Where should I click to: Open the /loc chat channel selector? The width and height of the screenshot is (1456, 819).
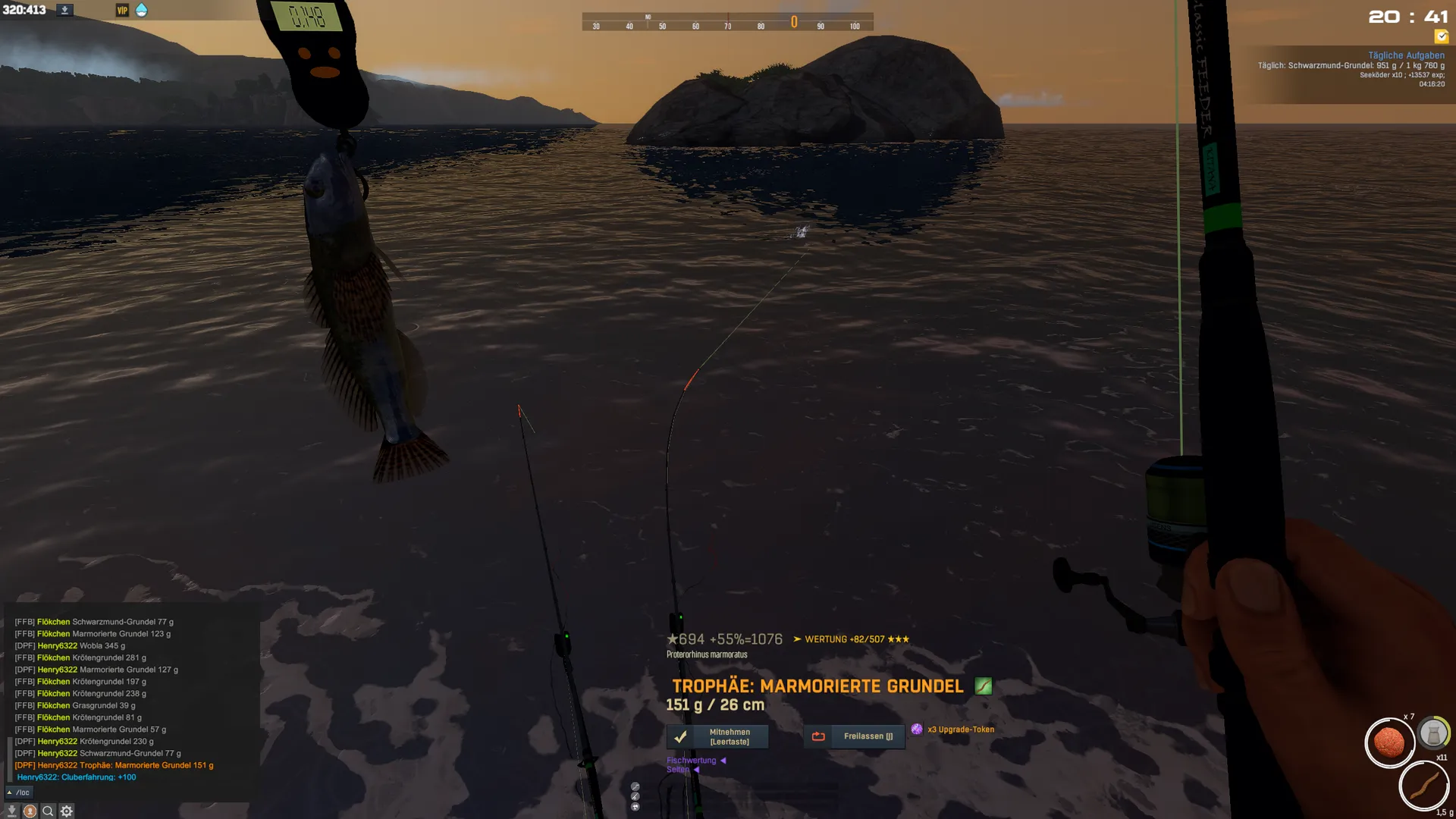coord(18,792)
